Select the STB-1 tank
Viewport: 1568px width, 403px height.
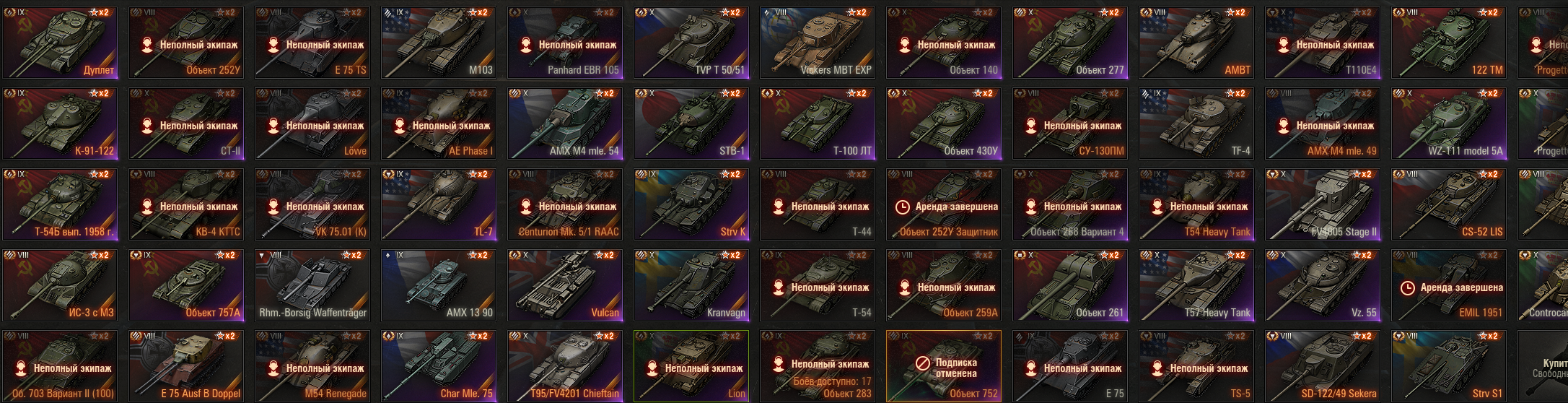(691, 123)
